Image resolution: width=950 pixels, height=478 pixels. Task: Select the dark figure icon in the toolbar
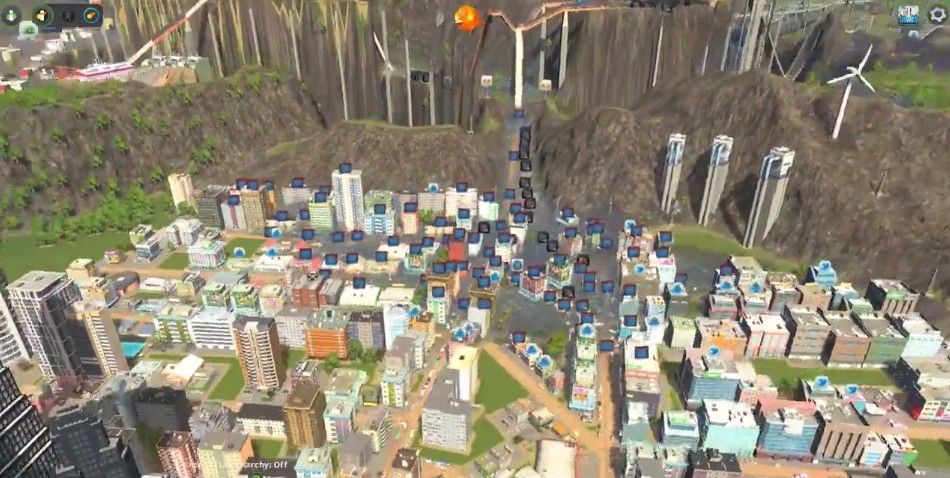point(67,15)
